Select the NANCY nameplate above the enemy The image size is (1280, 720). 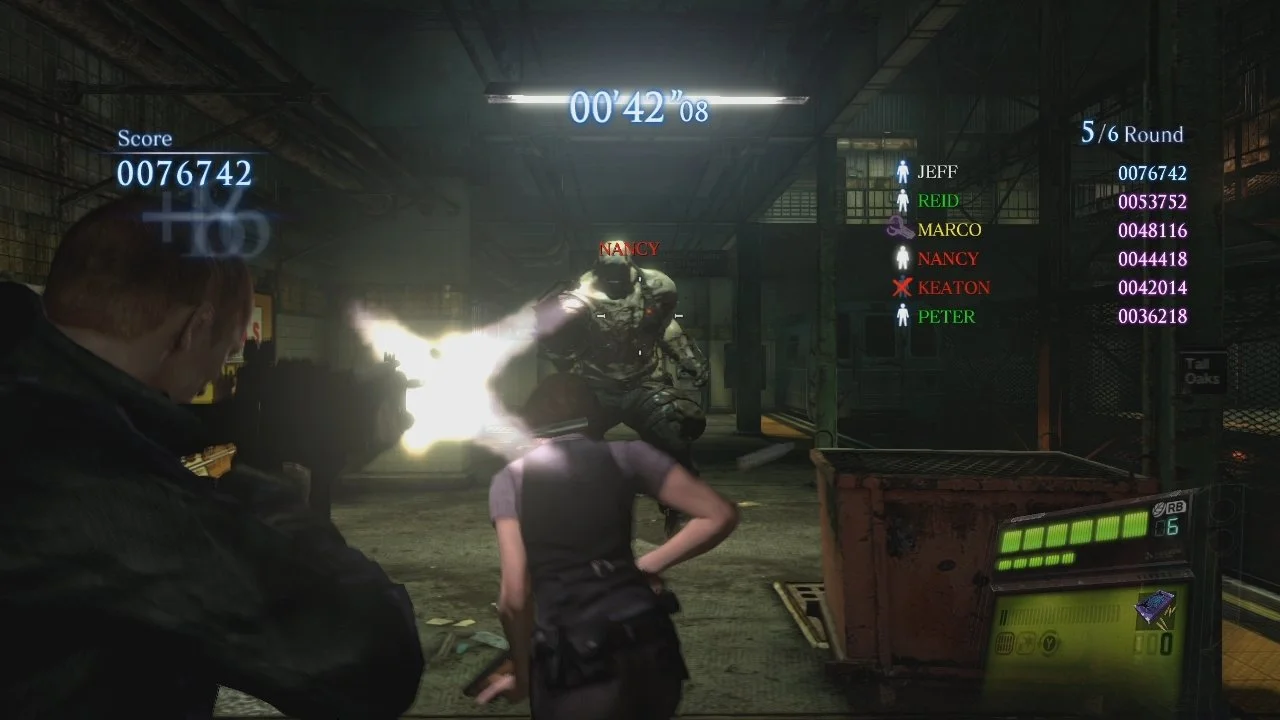(629, 248)
